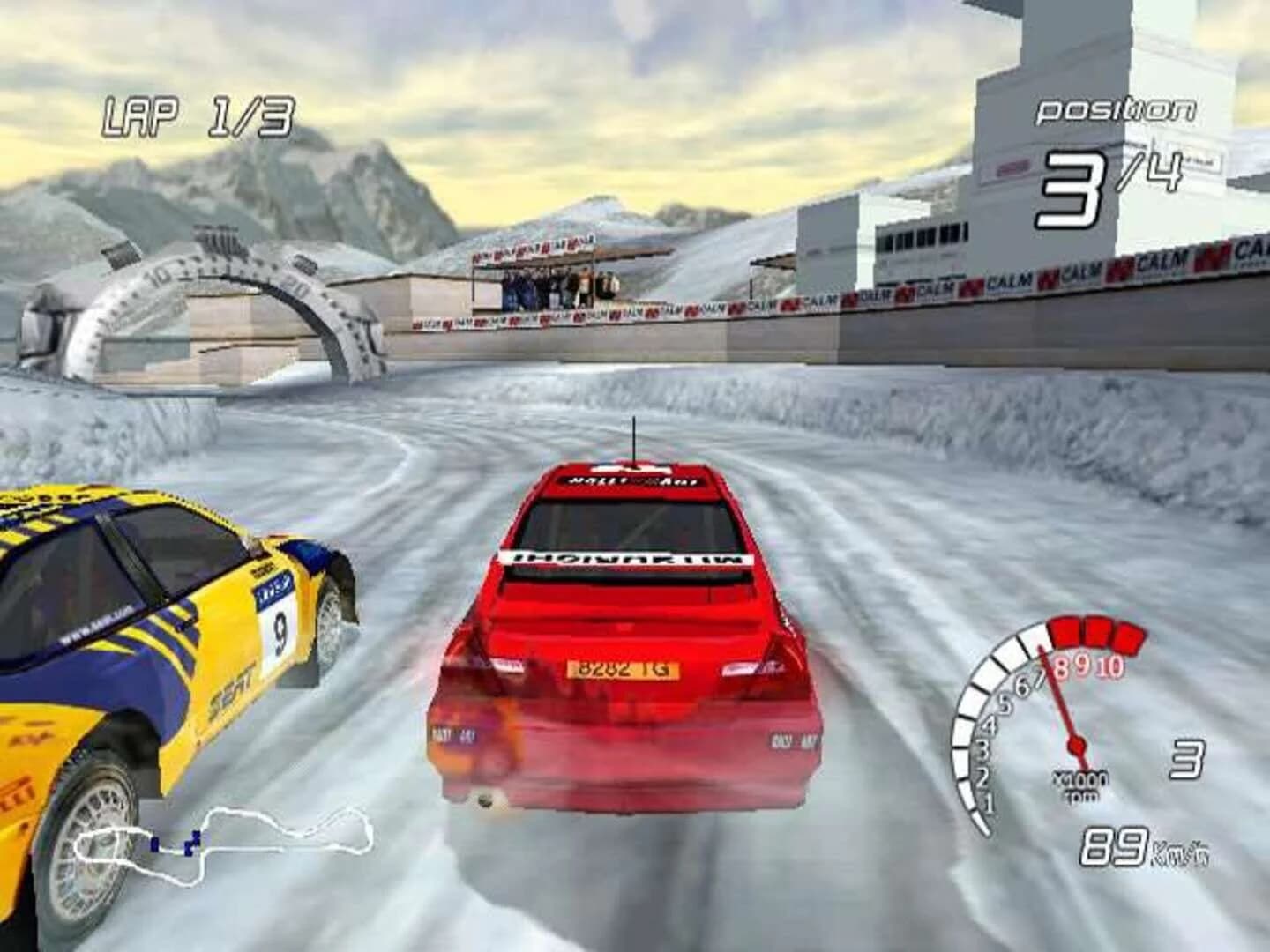Click the antenna on the red car's roof

(634, 436)
